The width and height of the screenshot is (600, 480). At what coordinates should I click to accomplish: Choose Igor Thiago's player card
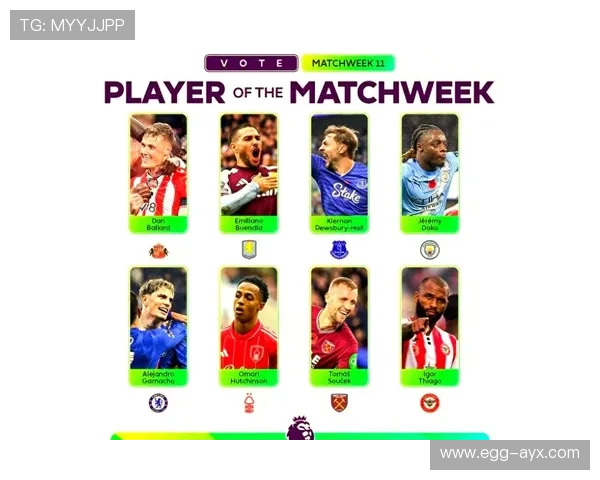pos(430,325)
